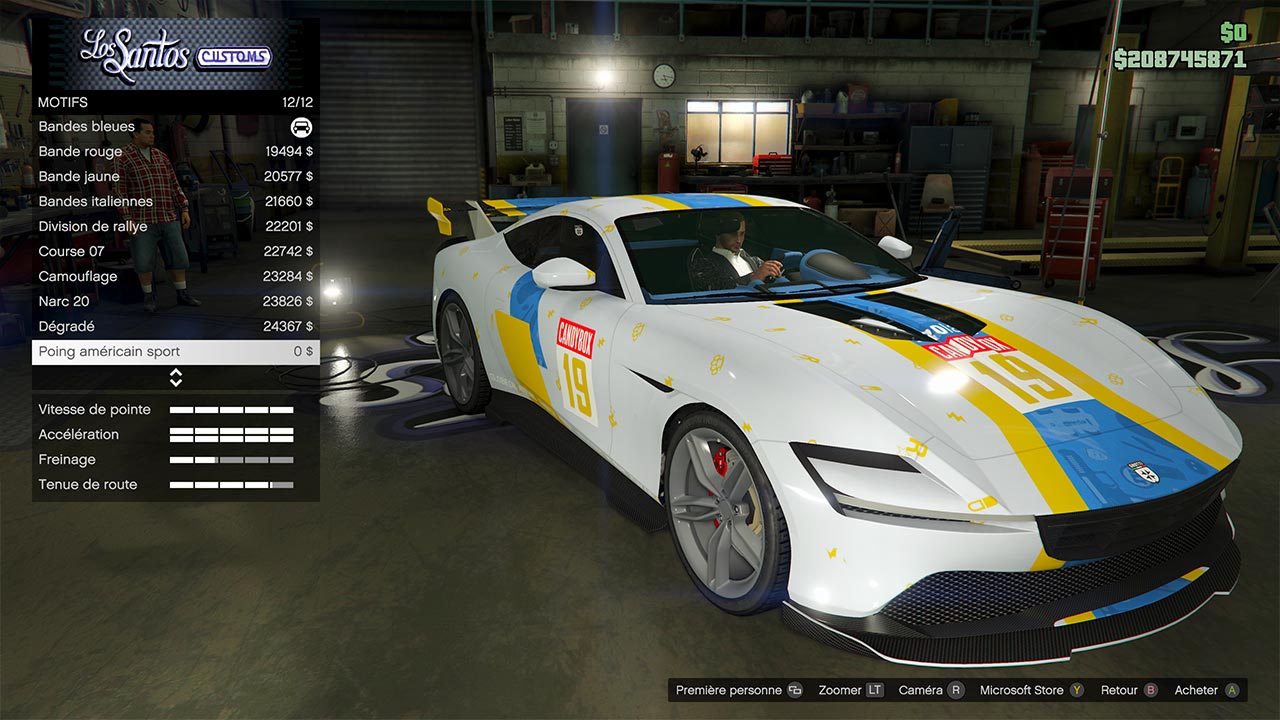Select the Course 07 livery

click(175, 252)
